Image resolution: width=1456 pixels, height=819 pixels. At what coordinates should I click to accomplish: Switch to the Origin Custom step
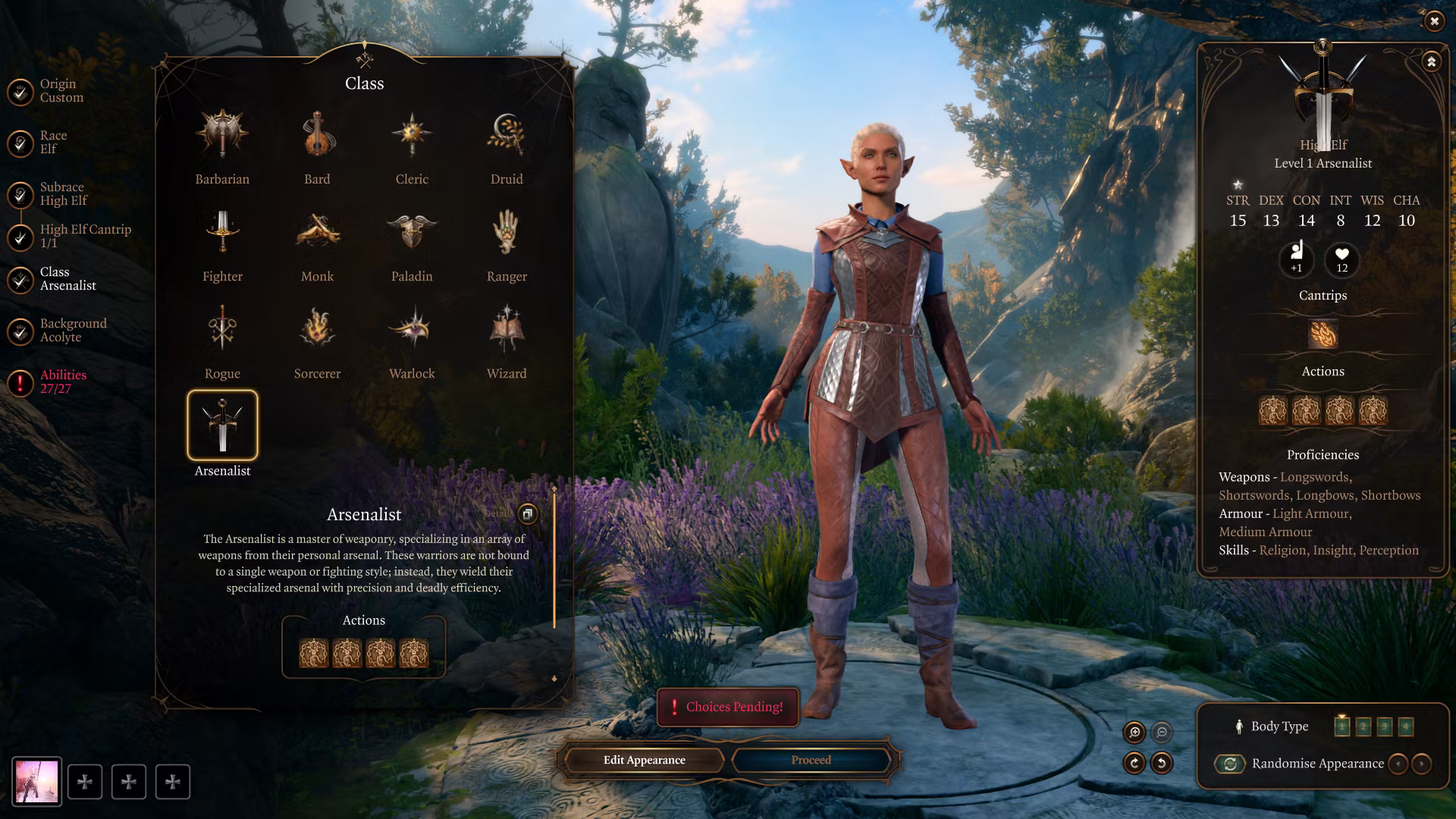pos(61,90)
